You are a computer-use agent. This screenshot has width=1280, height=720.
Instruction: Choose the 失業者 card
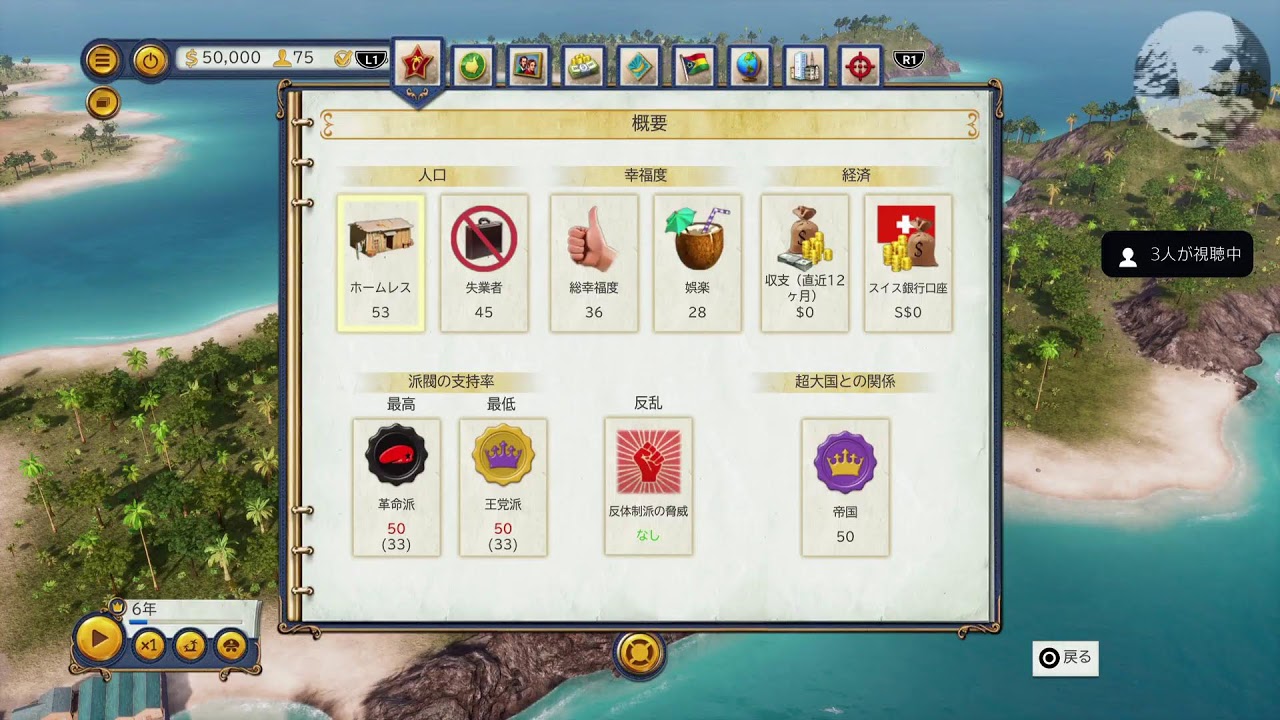pos(484,263)
